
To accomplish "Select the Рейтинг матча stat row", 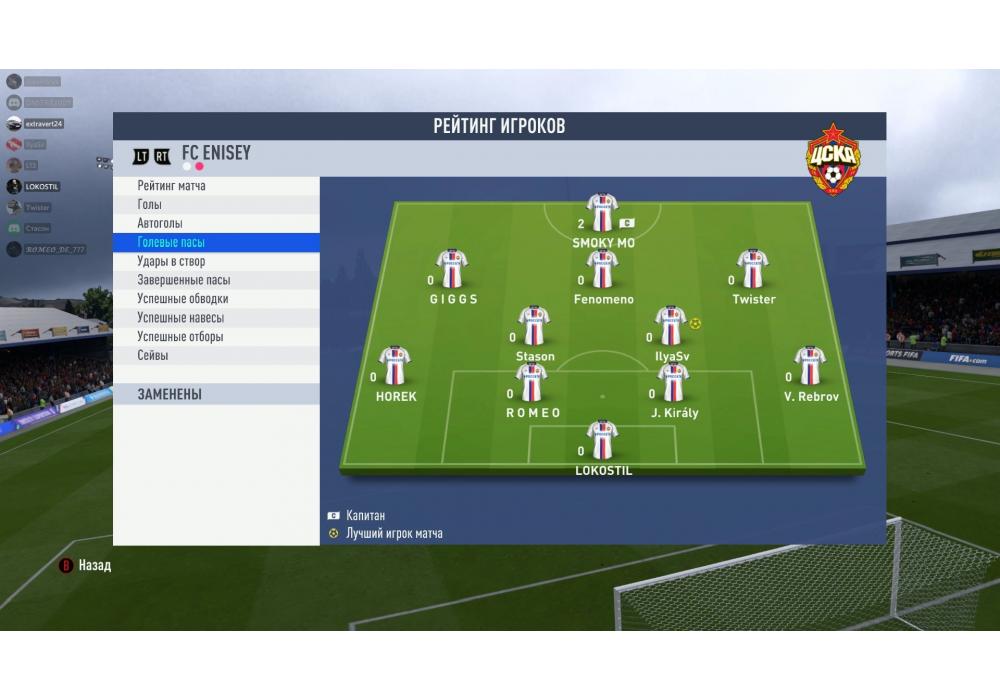I will tap(172, 186).
